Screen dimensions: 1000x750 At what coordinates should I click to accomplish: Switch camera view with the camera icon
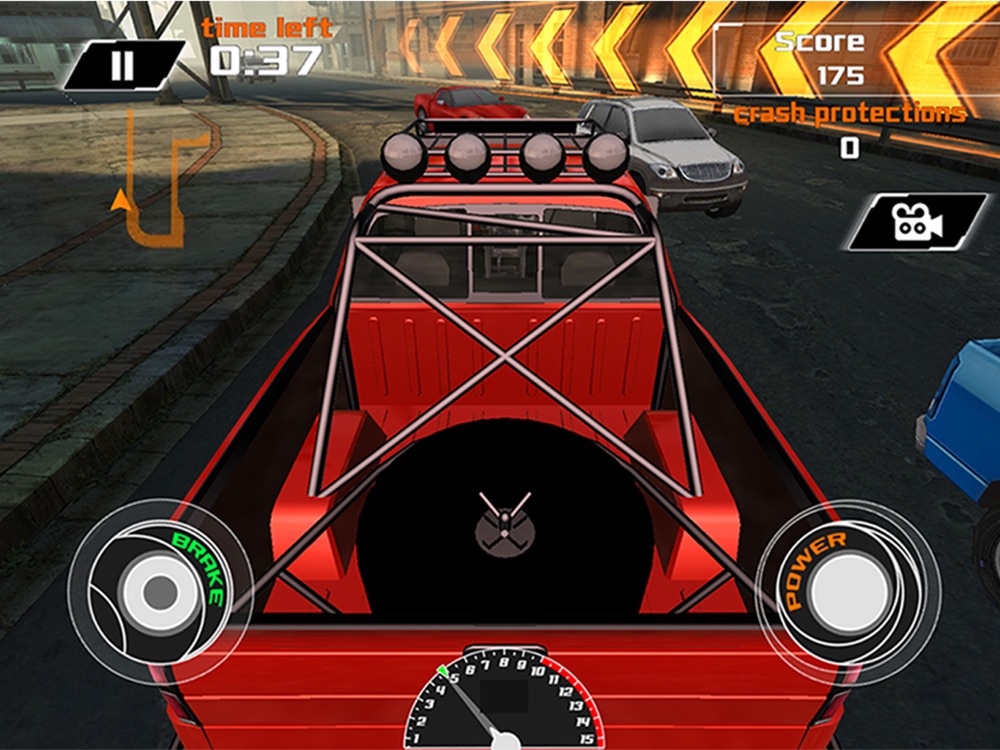(x=917, y=222)
